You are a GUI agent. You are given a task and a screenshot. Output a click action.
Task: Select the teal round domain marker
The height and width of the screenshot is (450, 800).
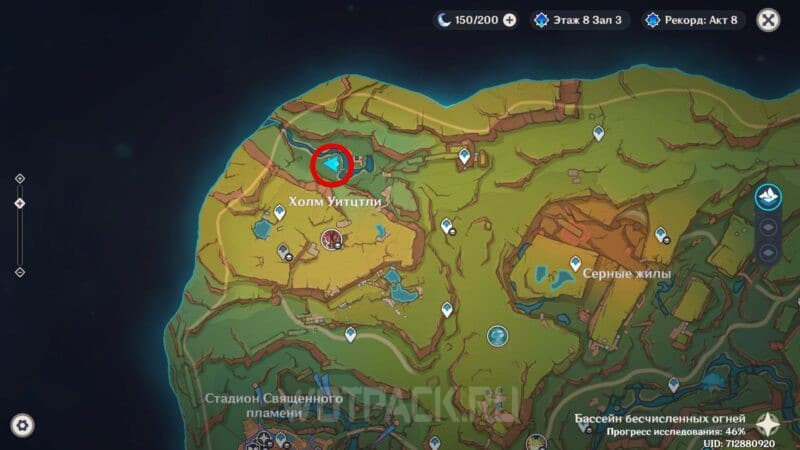(496, 336)
